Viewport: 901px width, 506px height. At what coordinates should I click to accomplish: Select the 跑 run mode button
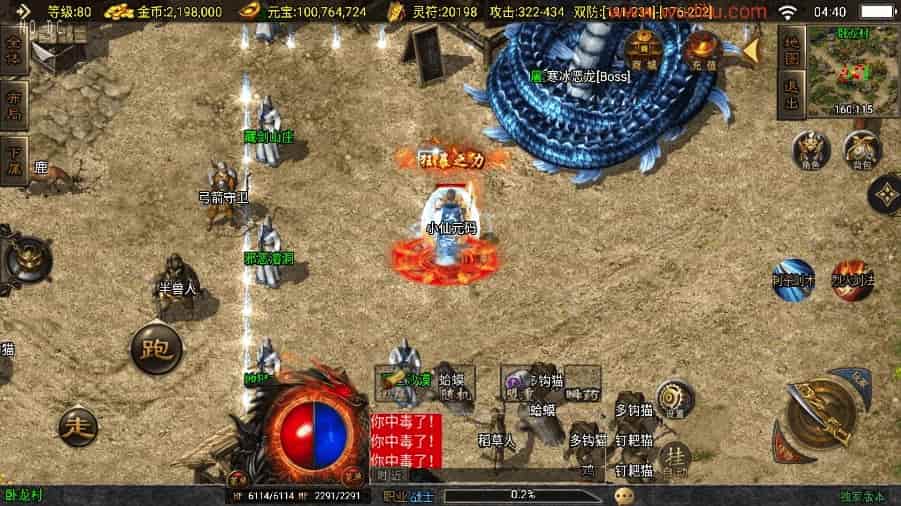[x=156, y=349]
